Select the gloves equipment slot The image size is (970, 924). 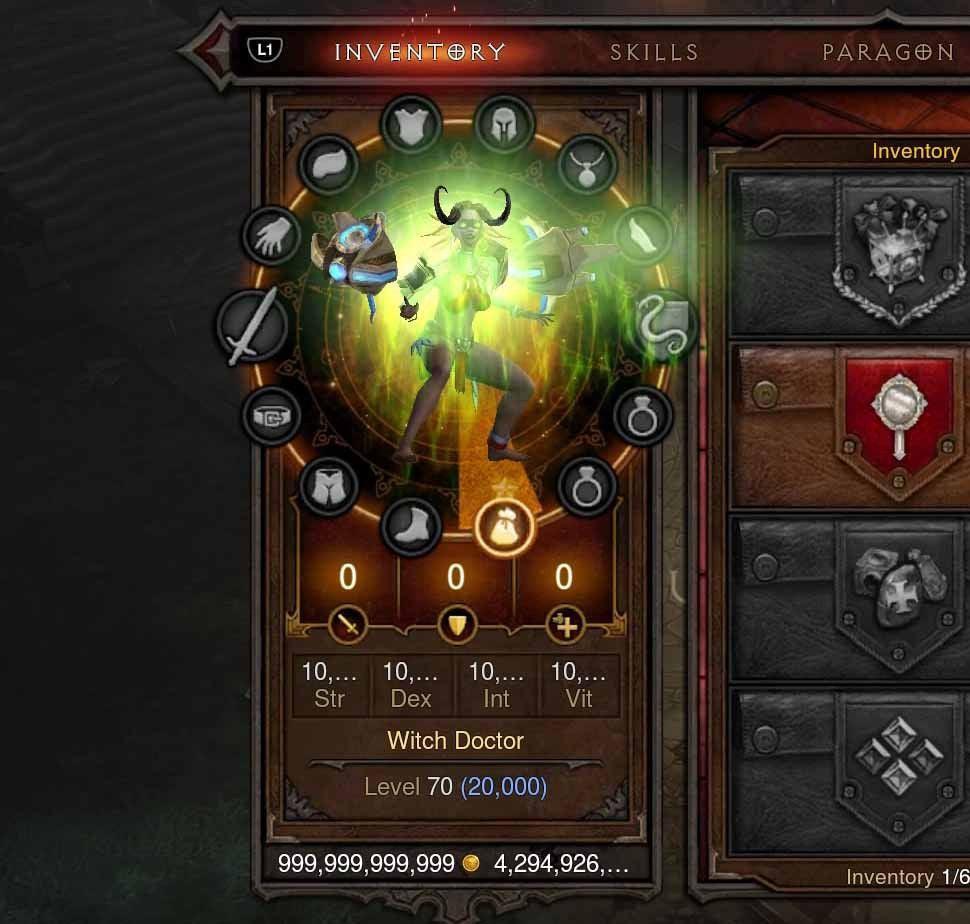(x=272, y=237)
